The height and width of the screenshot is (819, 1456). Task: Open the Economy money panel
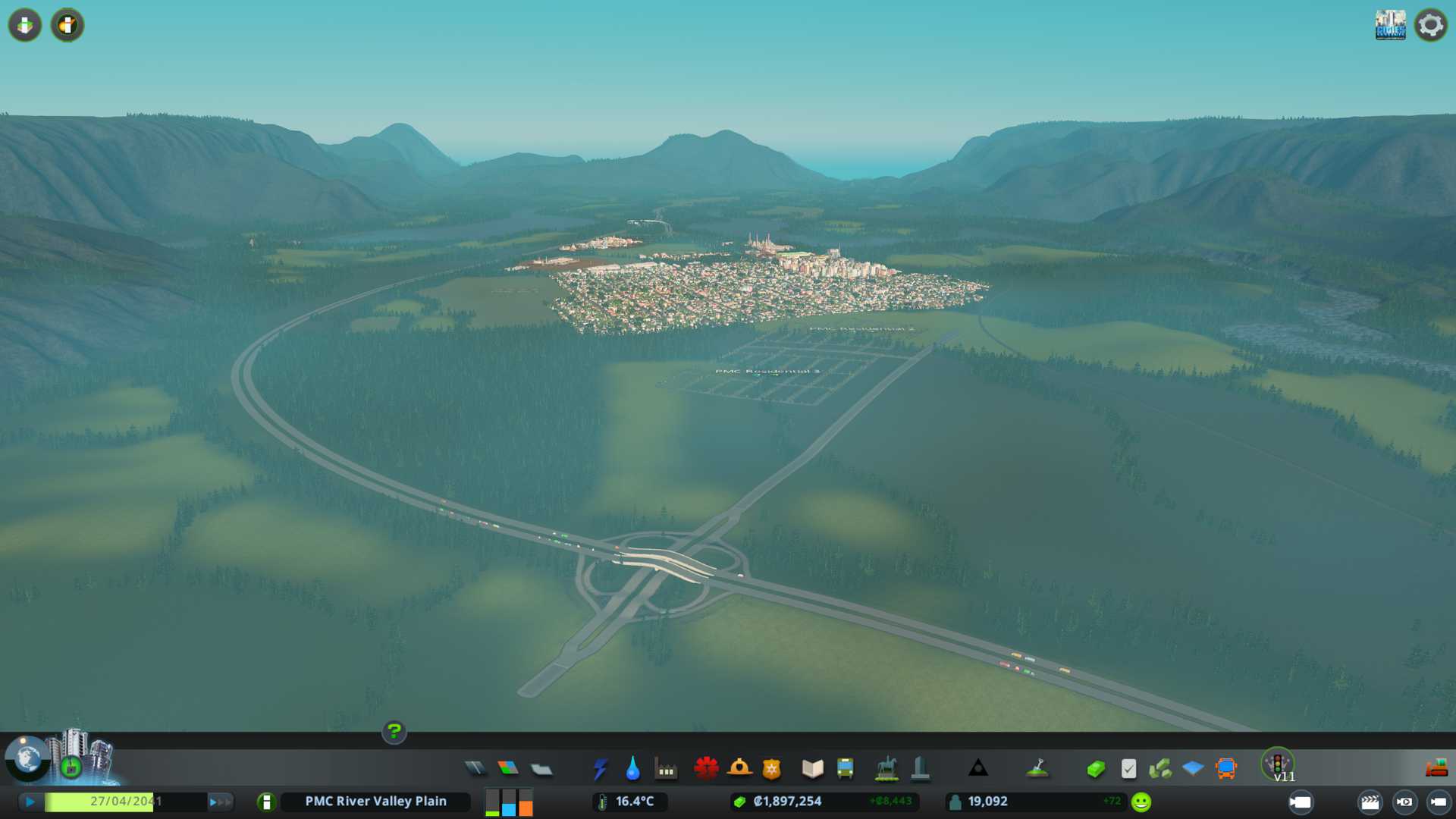pyautogui.click(x=1095, y=769)
